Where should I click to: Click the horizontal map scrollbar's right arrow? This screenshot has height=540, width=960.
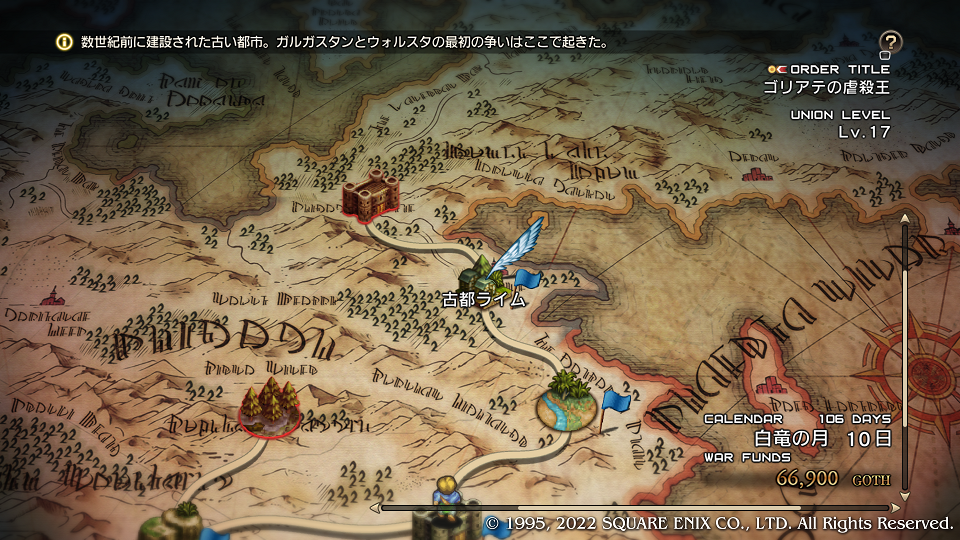896,508
